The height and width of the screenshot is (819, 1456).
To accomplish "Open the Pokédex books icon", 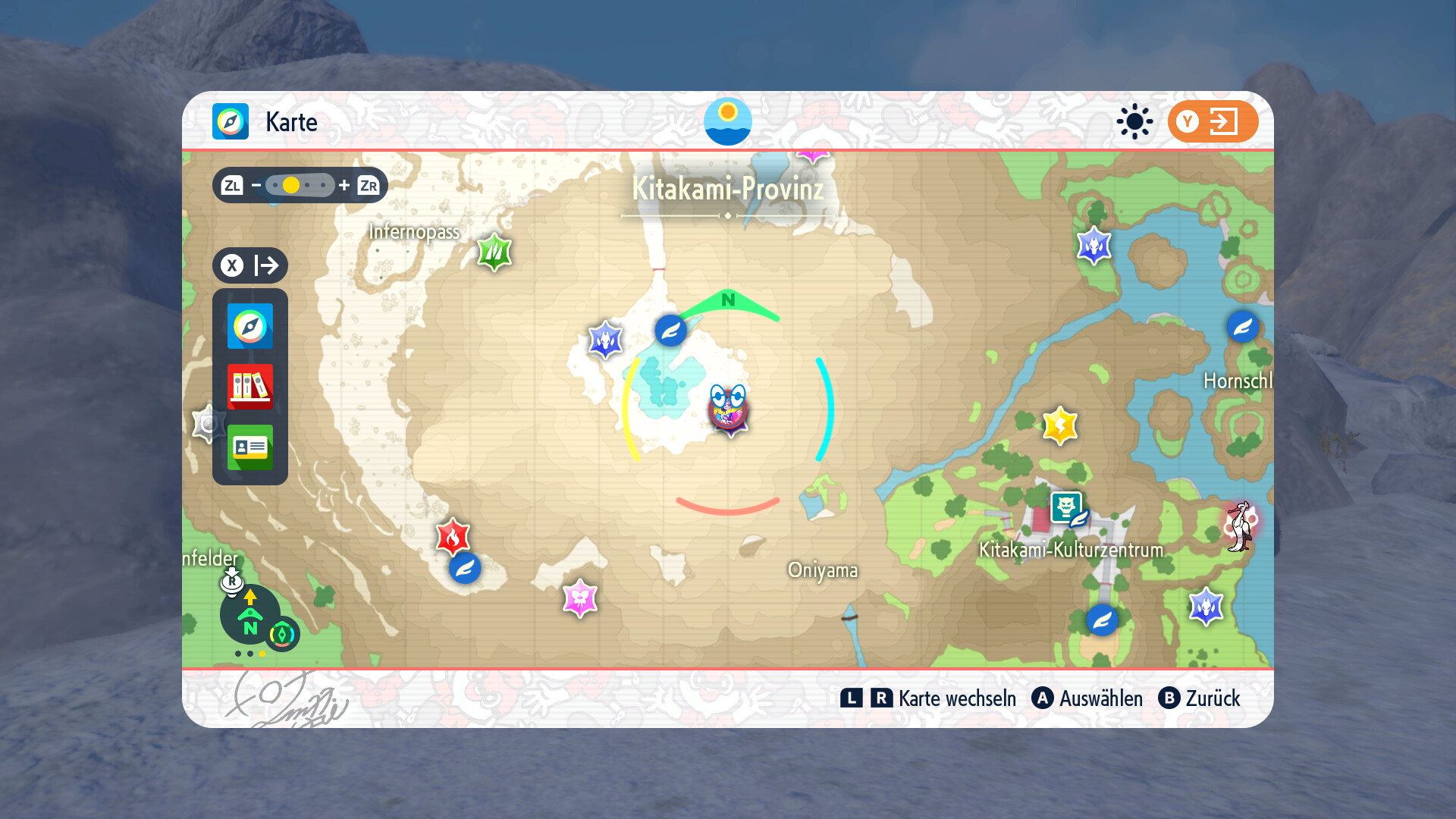I will tap(249, 386).
